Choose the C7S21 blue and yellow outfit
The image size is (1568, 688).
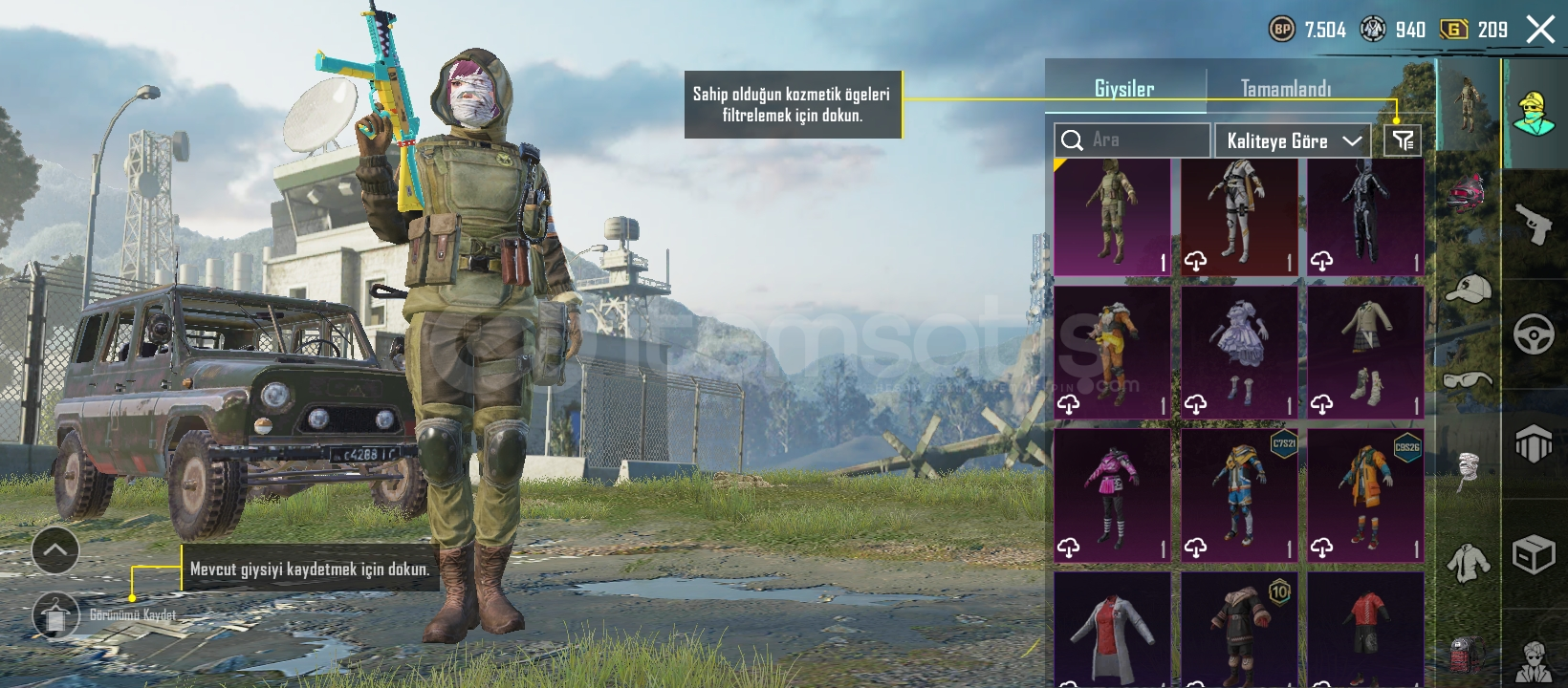(1239, 495)
